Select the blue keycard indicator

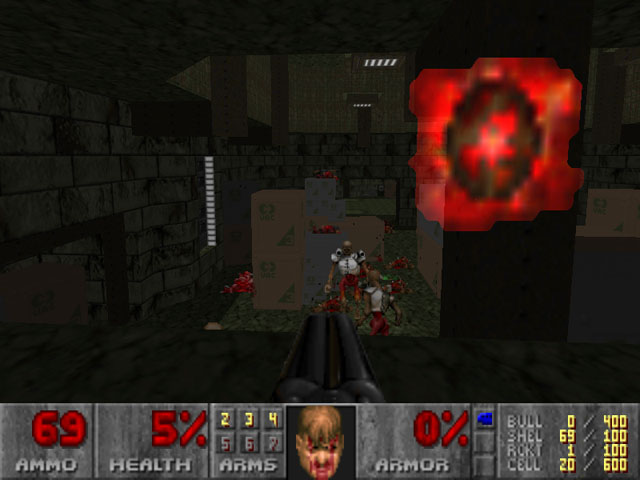pos(485,418)
